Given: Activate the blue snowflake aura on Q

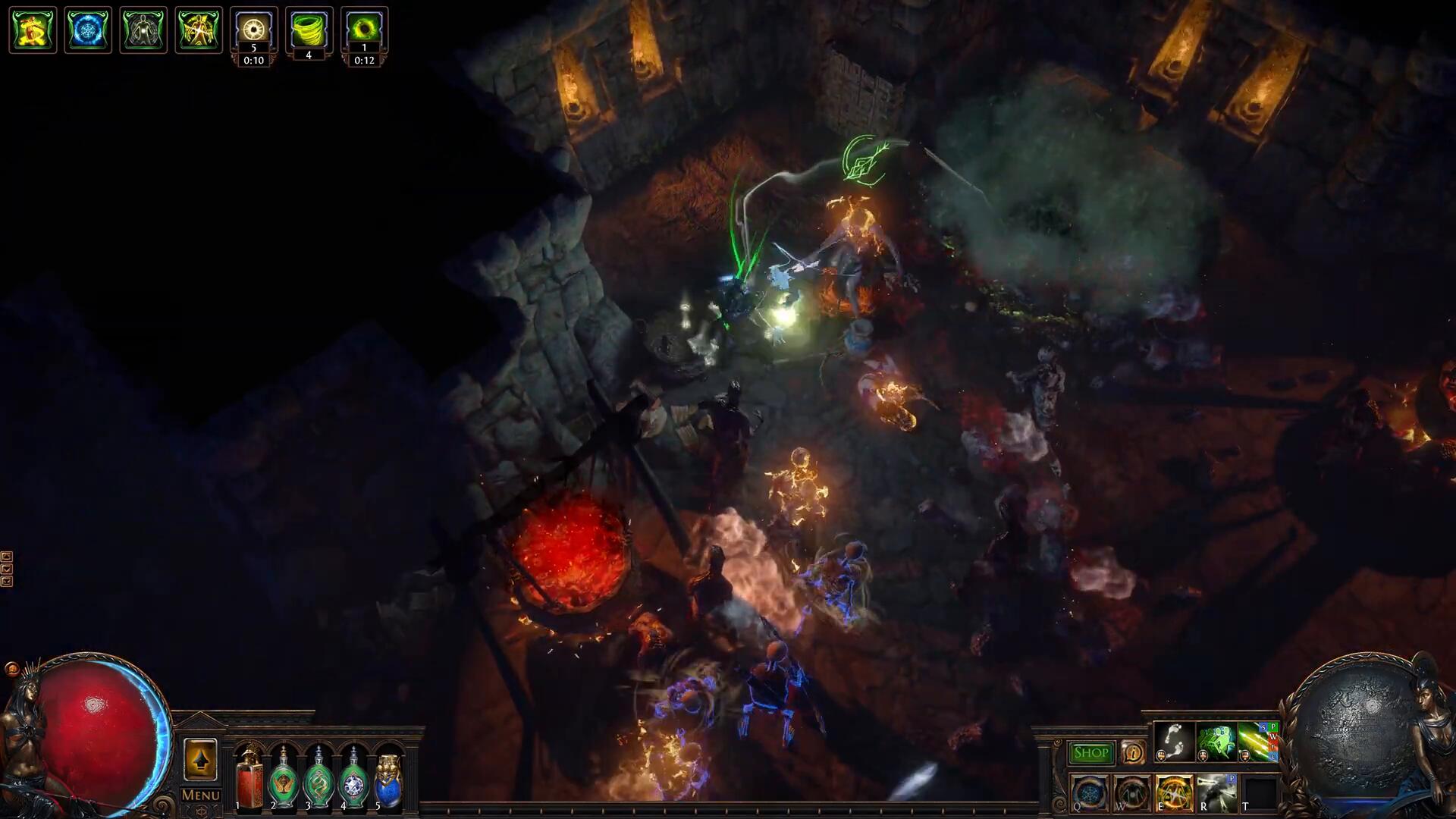Looking at the screenshot, I should [1089, 792].
